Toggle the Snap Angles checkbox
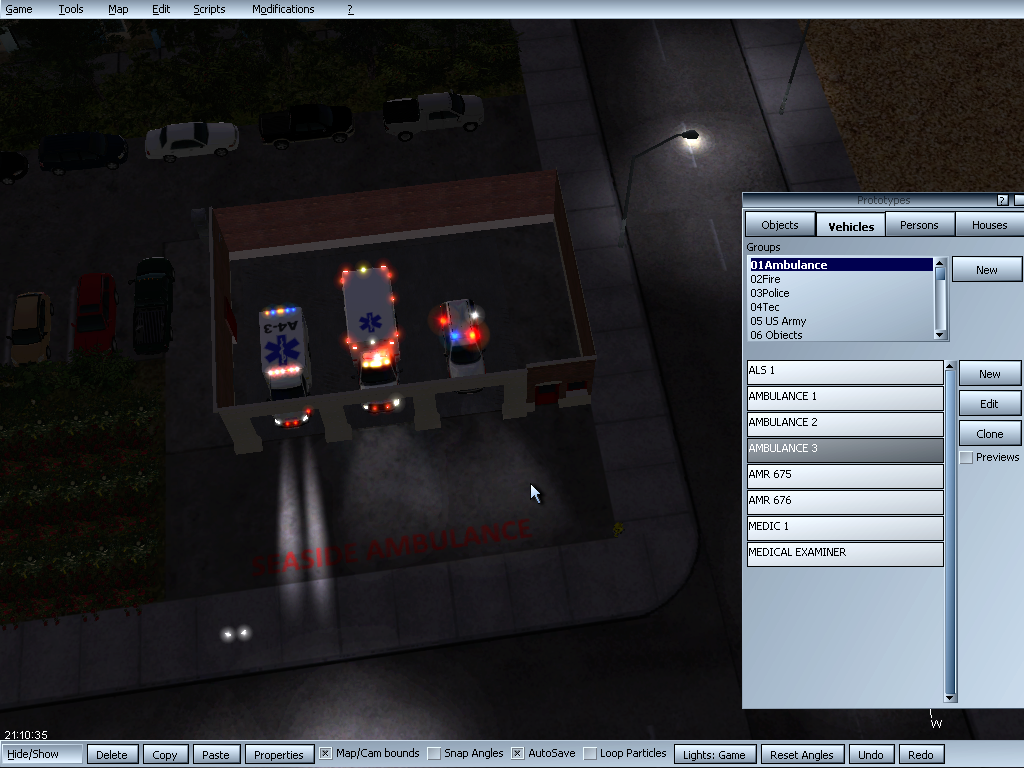The width and height of the screenshot is (1024, 768). pyautogui.click(x=434, y=754)
